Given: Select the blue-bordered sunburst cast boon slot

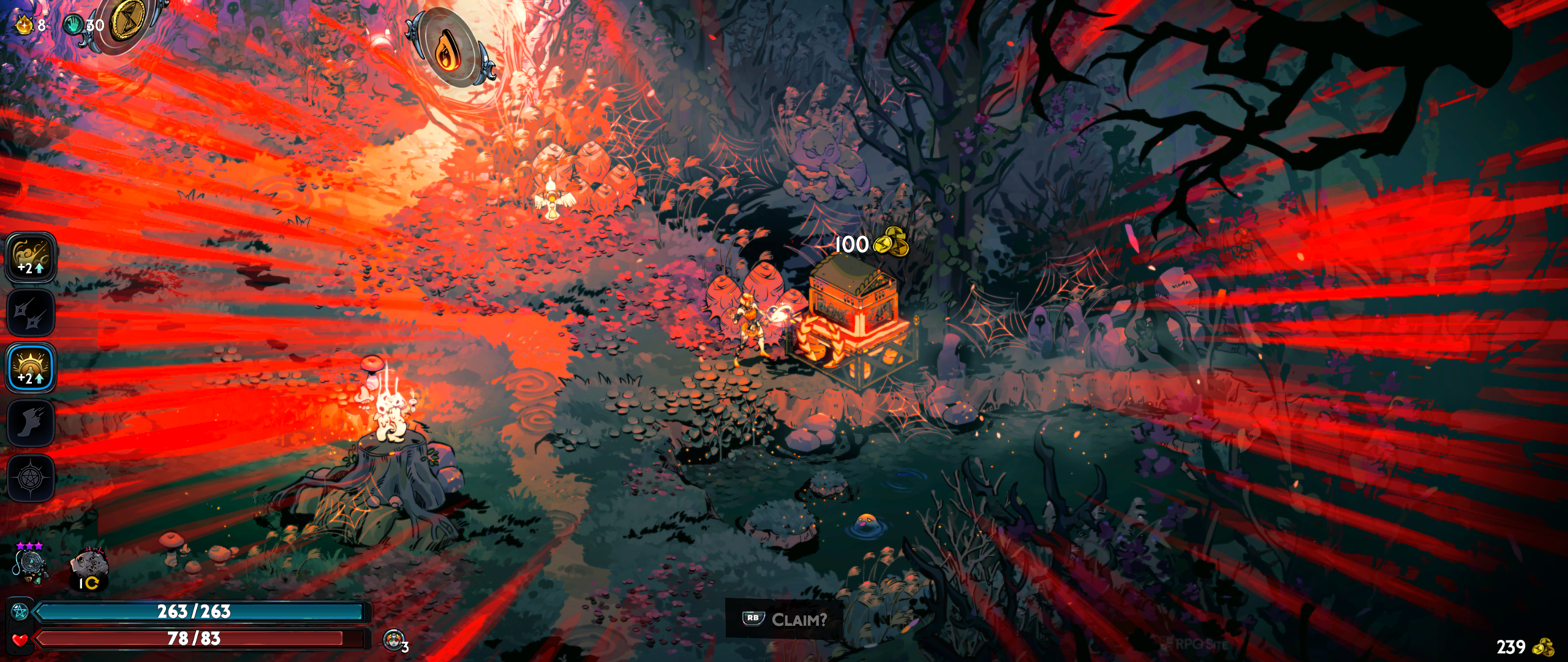Looking at the screenshot, I should pos(31,368).
